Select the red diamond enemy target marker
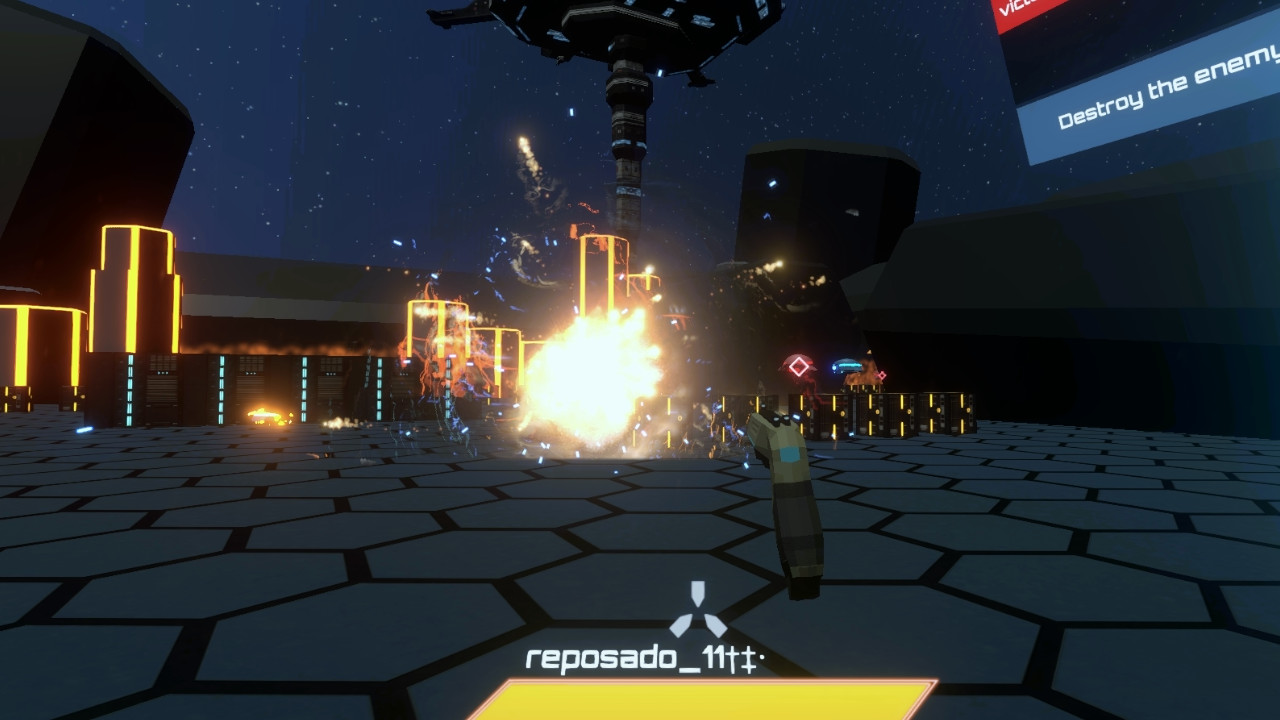The height and width of the screenshot is (720, 1280). (799, 364)
